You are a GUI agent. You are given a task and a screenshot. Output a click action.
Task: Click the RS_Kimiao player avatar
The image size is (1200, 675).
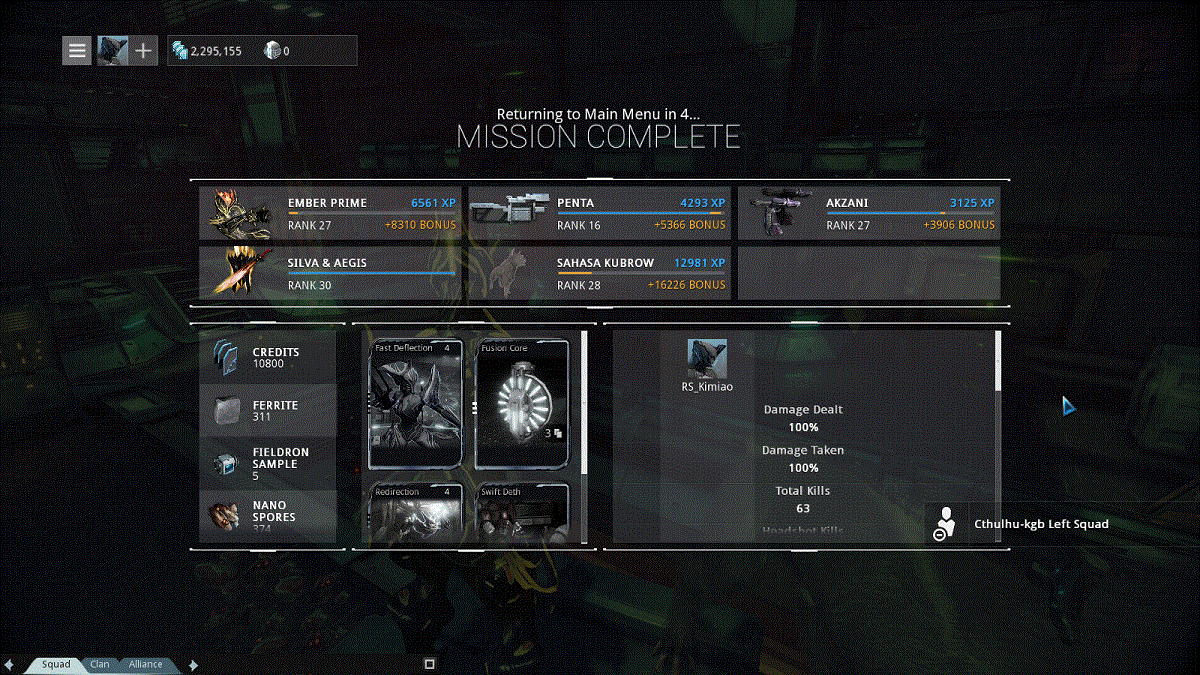click(x=706, y=359)
